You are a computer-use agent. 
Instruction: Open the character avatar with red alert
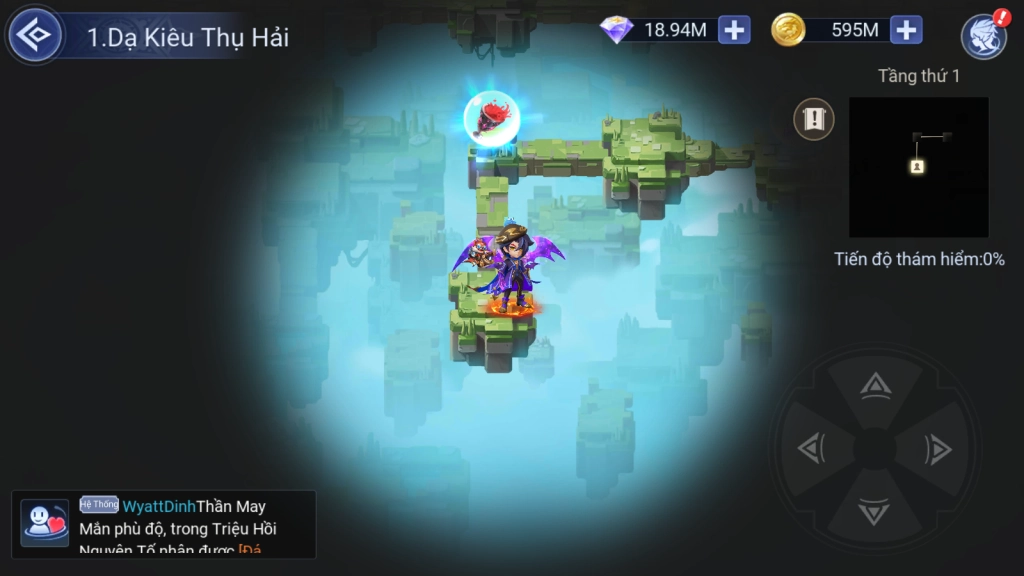coord(983,36)
